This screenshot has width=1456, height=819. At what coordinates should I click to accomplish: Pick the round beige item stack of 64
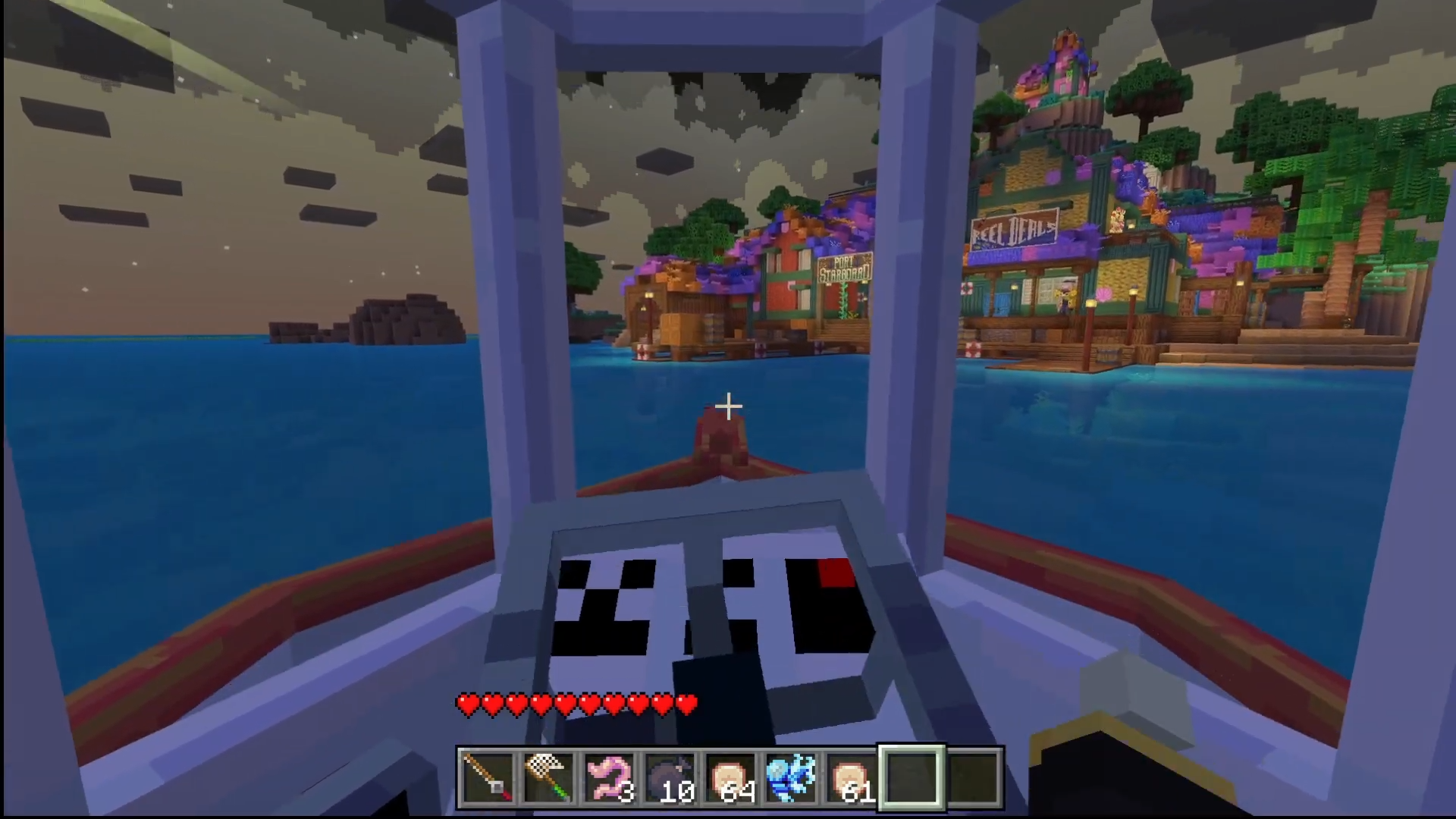coord(730,778)
